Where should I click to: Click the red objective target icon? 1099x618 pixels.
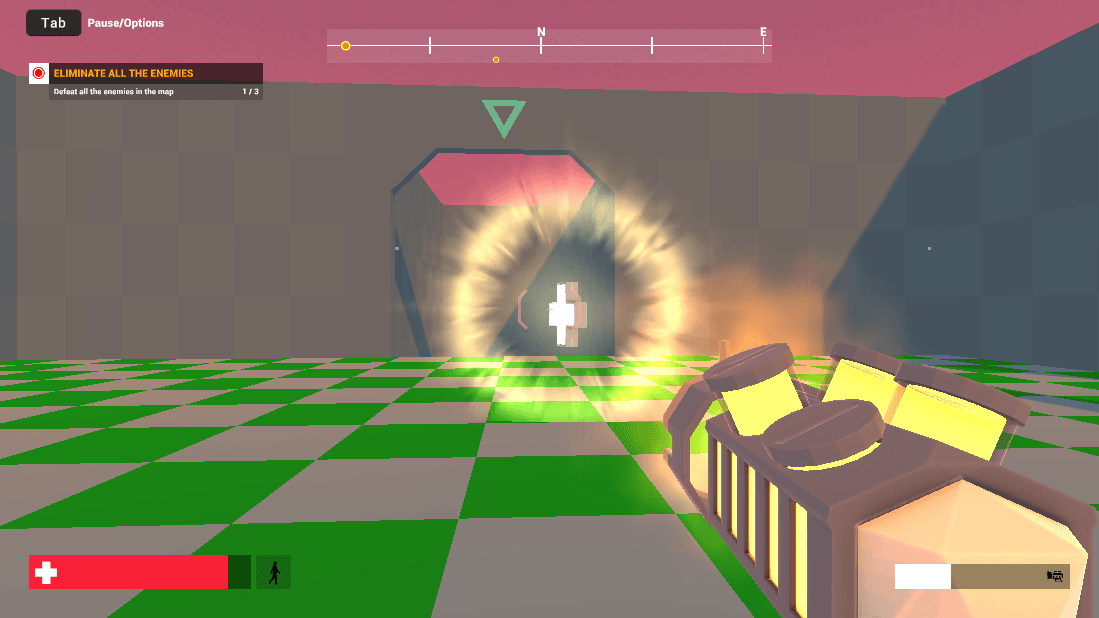pos(39,73)
